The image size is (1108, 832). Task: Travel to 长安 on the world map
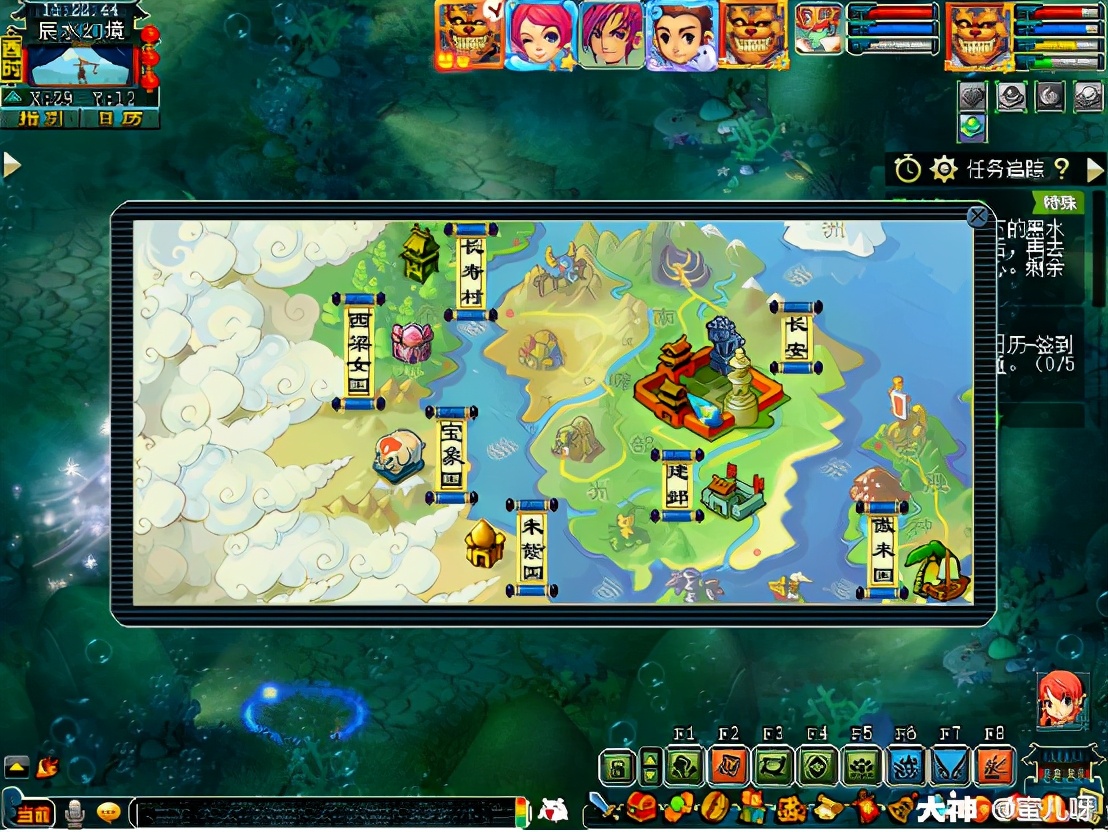point(796,337)
